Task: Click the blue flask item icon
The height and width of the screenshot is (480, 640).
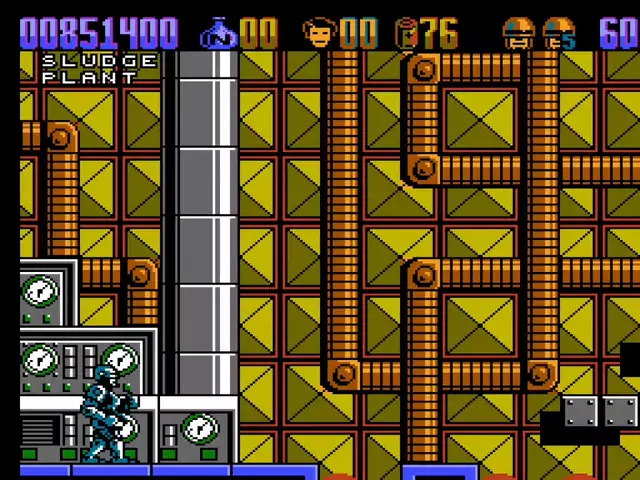Action: 217,34
